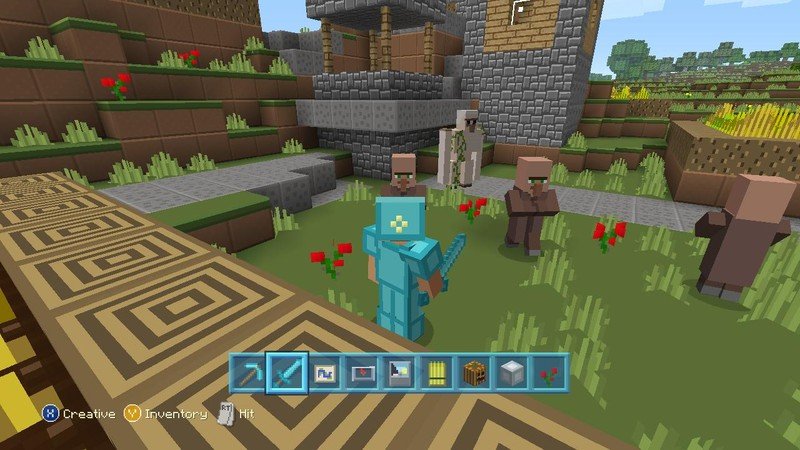This screenshot has width=800, height=450.
Task: Select the red rose hotbar slot
Action: 548,374
